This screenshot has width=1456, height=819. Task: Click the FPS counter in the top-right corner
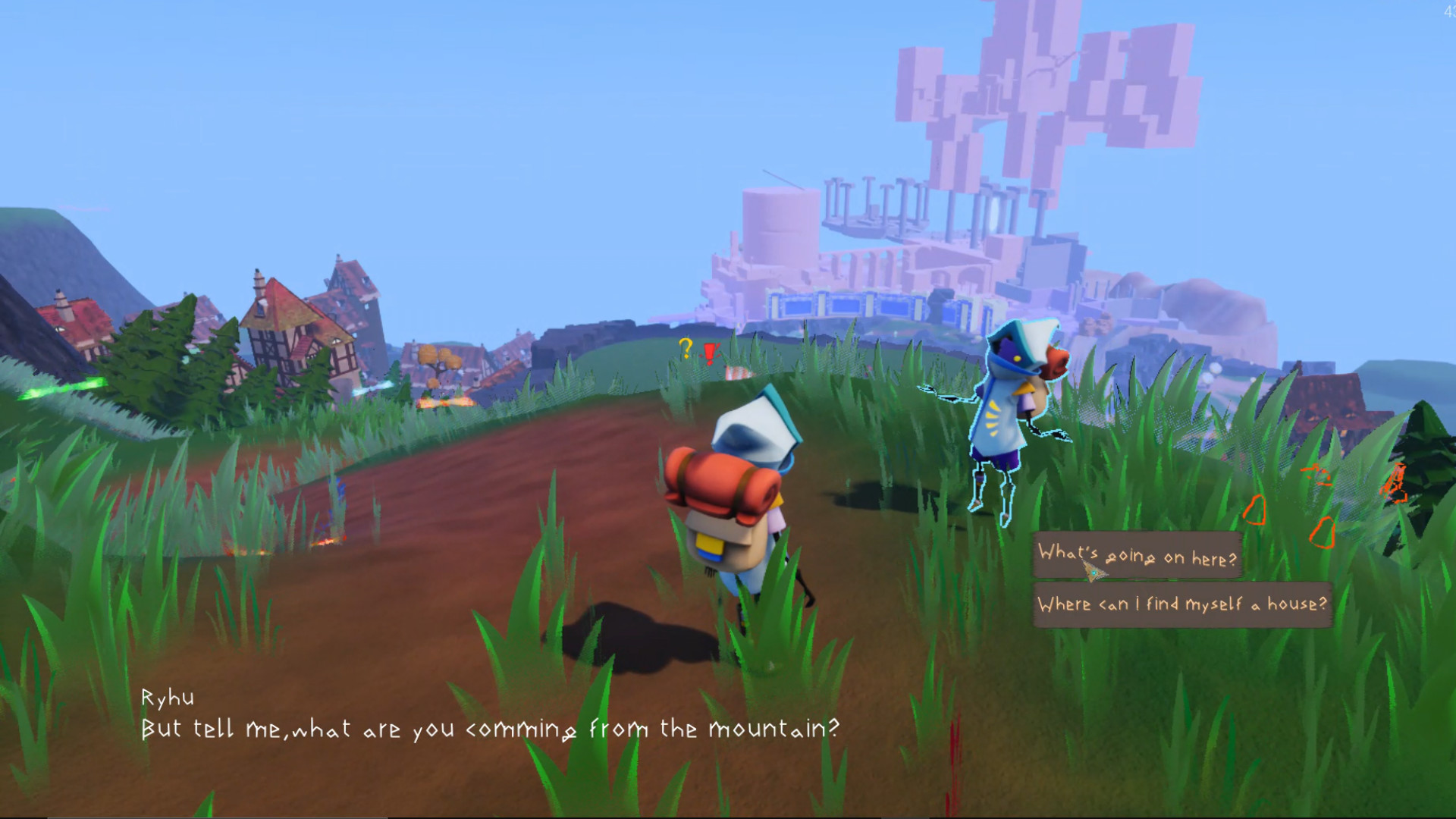[1448, 11]
